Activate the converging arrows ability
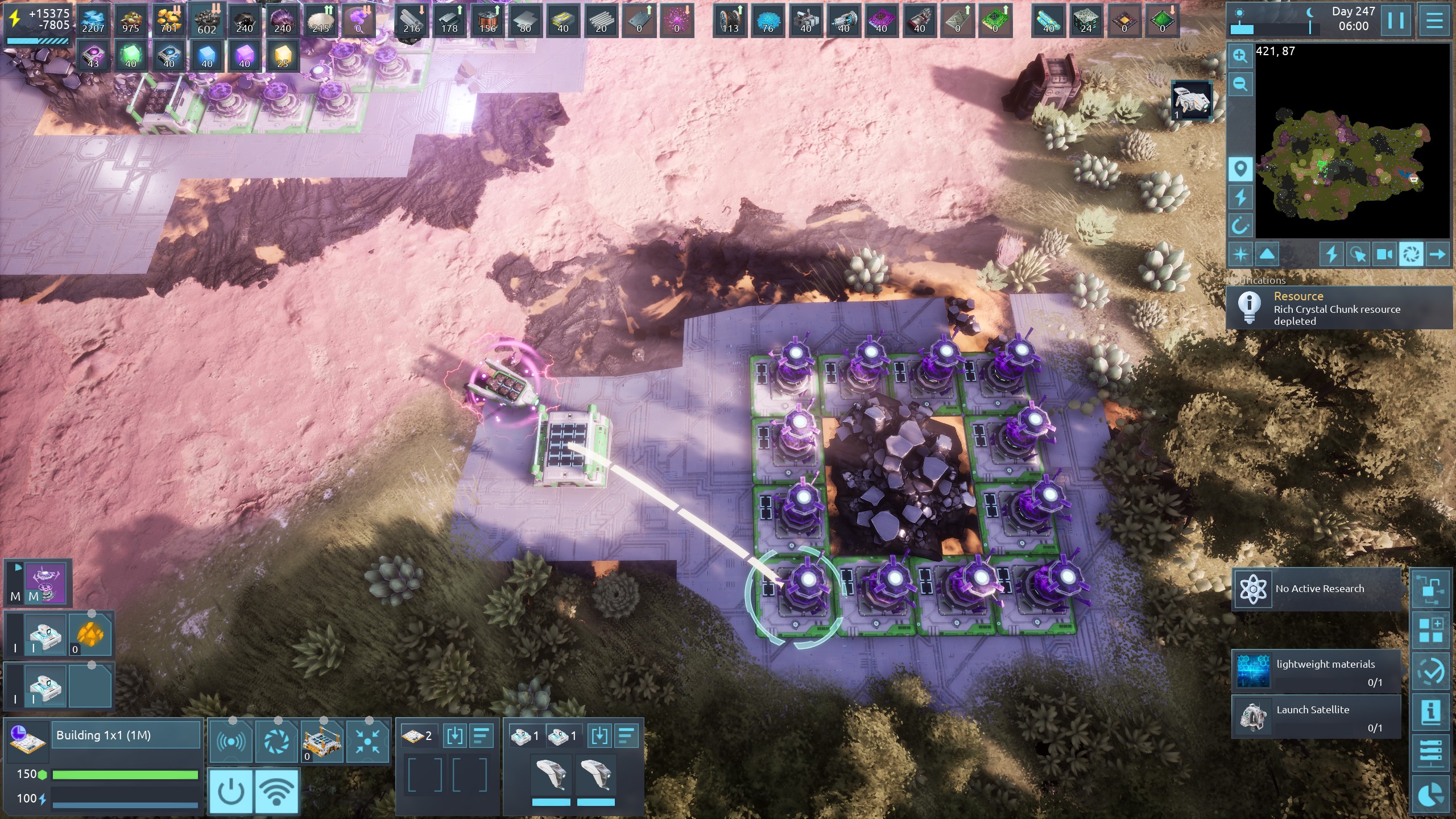The image size is (1456, 819). 367,741
